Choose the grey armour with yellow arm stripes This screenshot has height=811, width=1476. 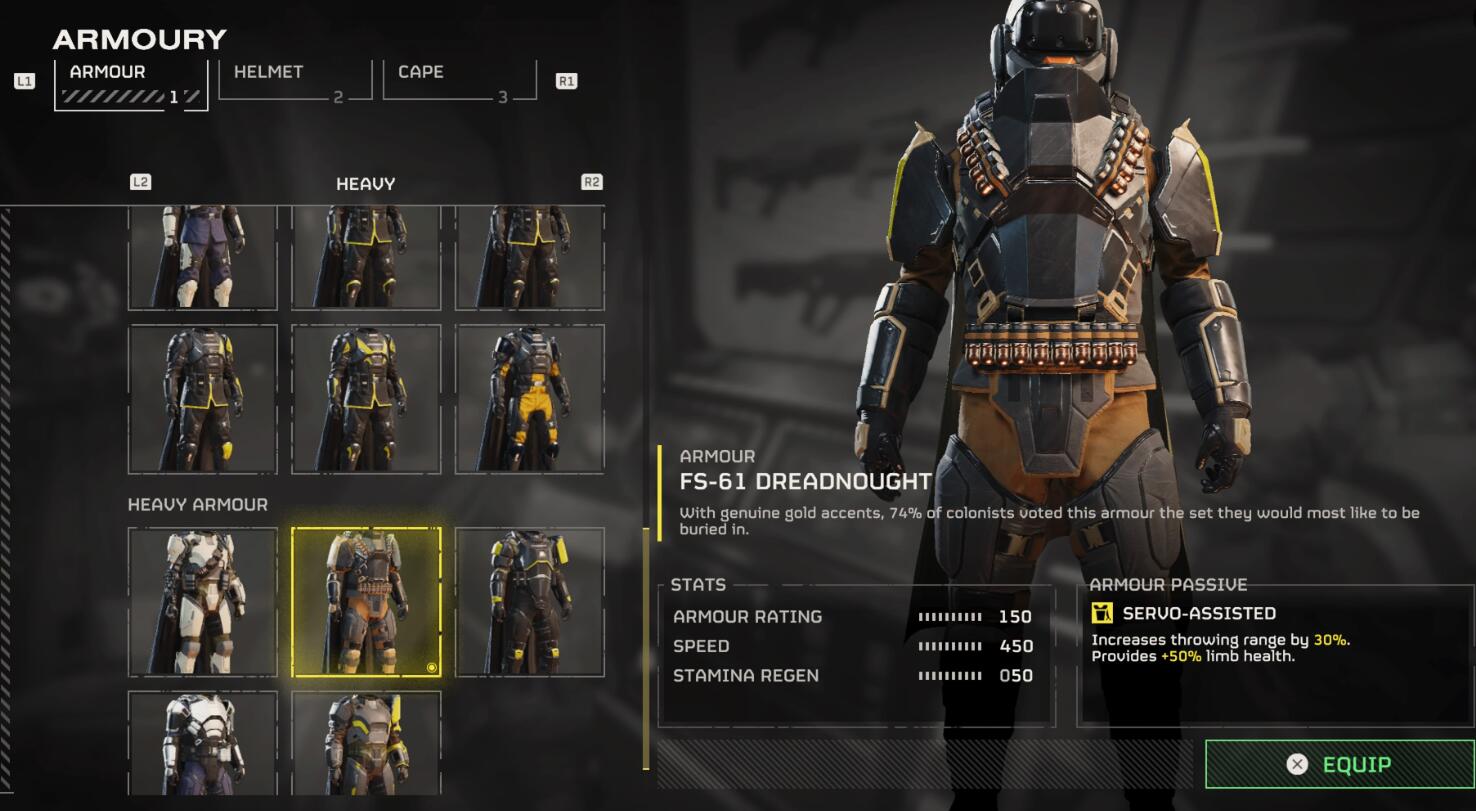pyautogui.click(x=366, y=743)
